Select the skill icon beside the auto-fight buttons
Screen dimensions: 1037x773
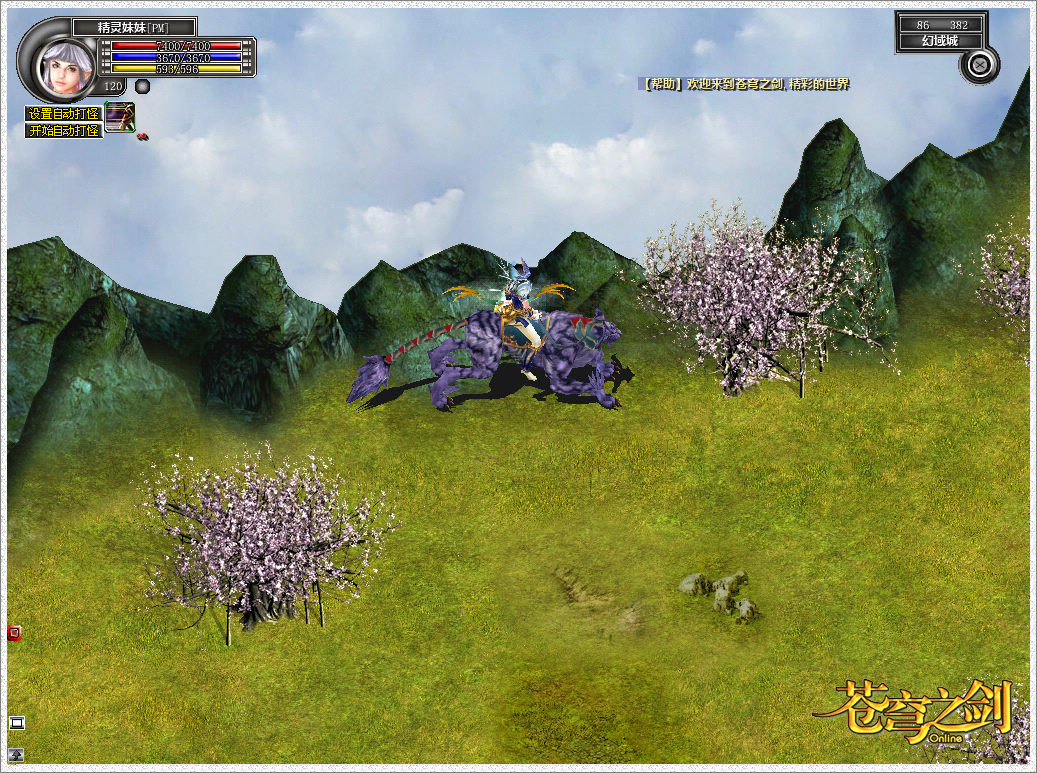[x=119, y=117]
